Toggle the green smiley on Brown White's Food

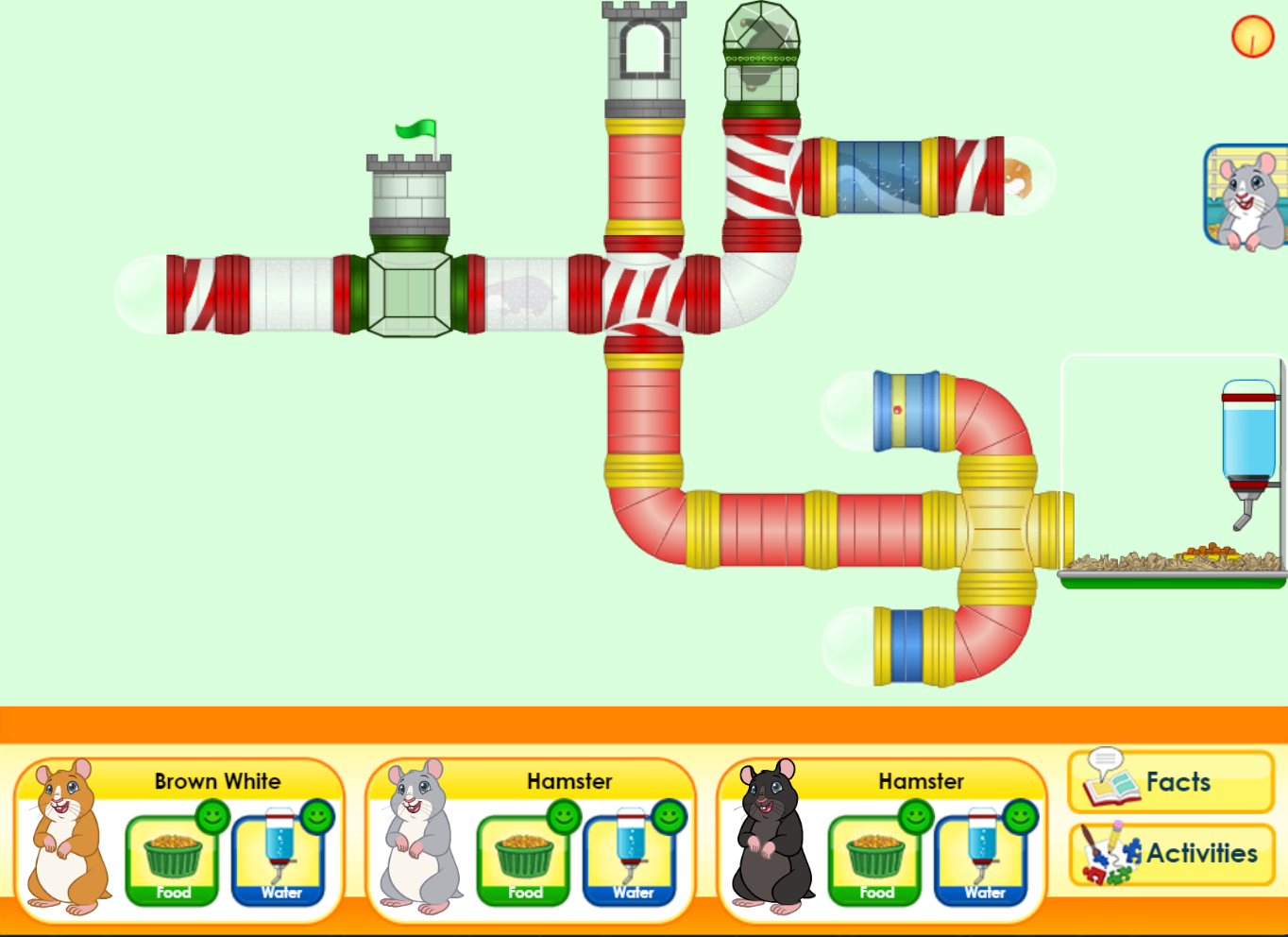pos(212,814)
